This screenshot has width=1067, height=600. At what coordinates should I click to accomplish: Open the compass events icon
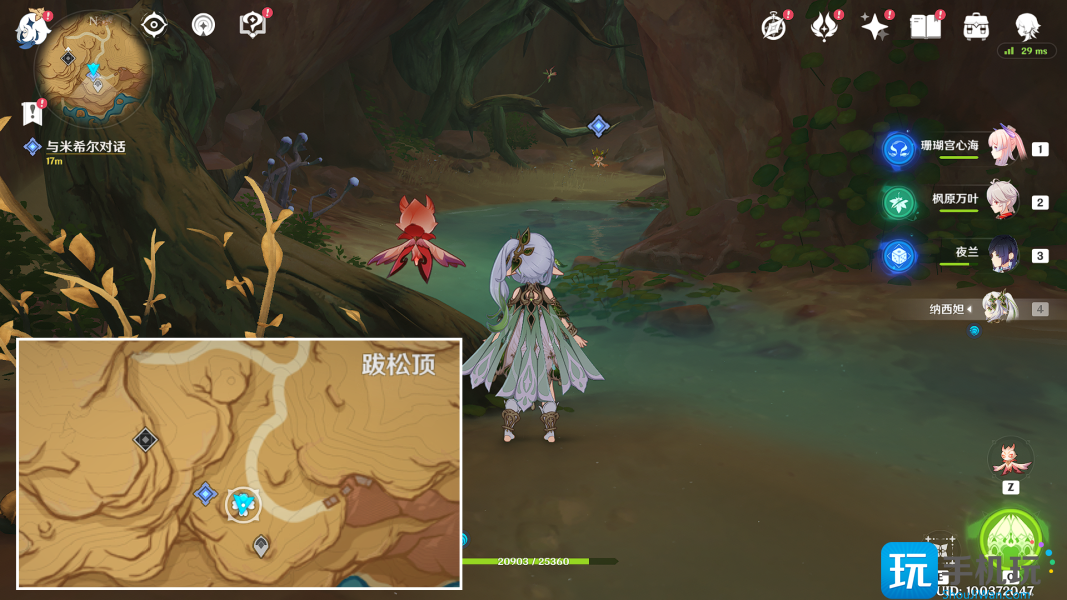click(773, 27)
